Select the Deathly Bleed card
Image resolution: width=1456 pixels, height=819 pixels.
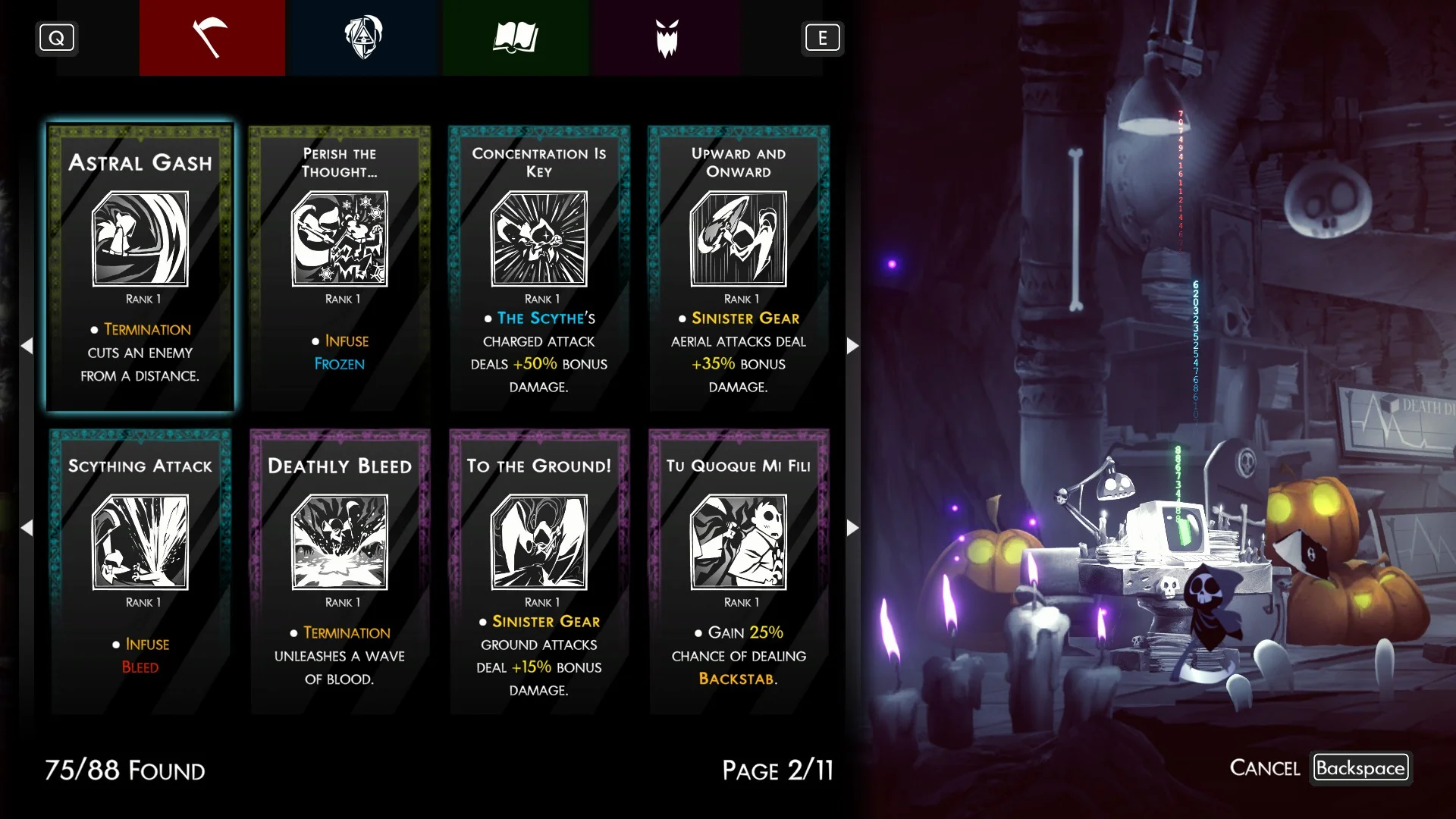tap(340, 570)
